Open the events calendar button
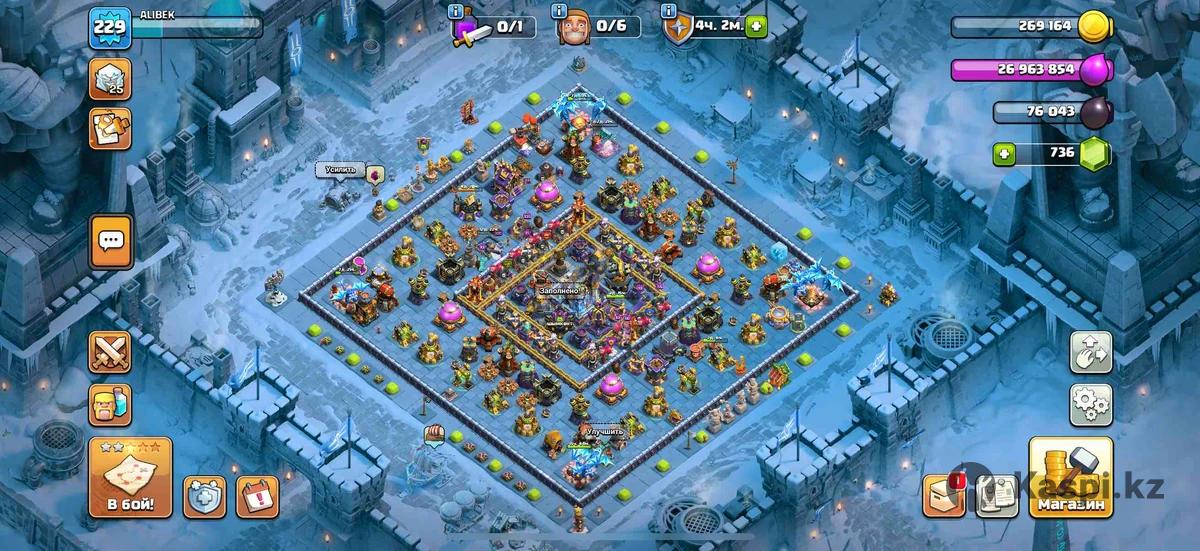1200x551 pixels. coord(257,496)
